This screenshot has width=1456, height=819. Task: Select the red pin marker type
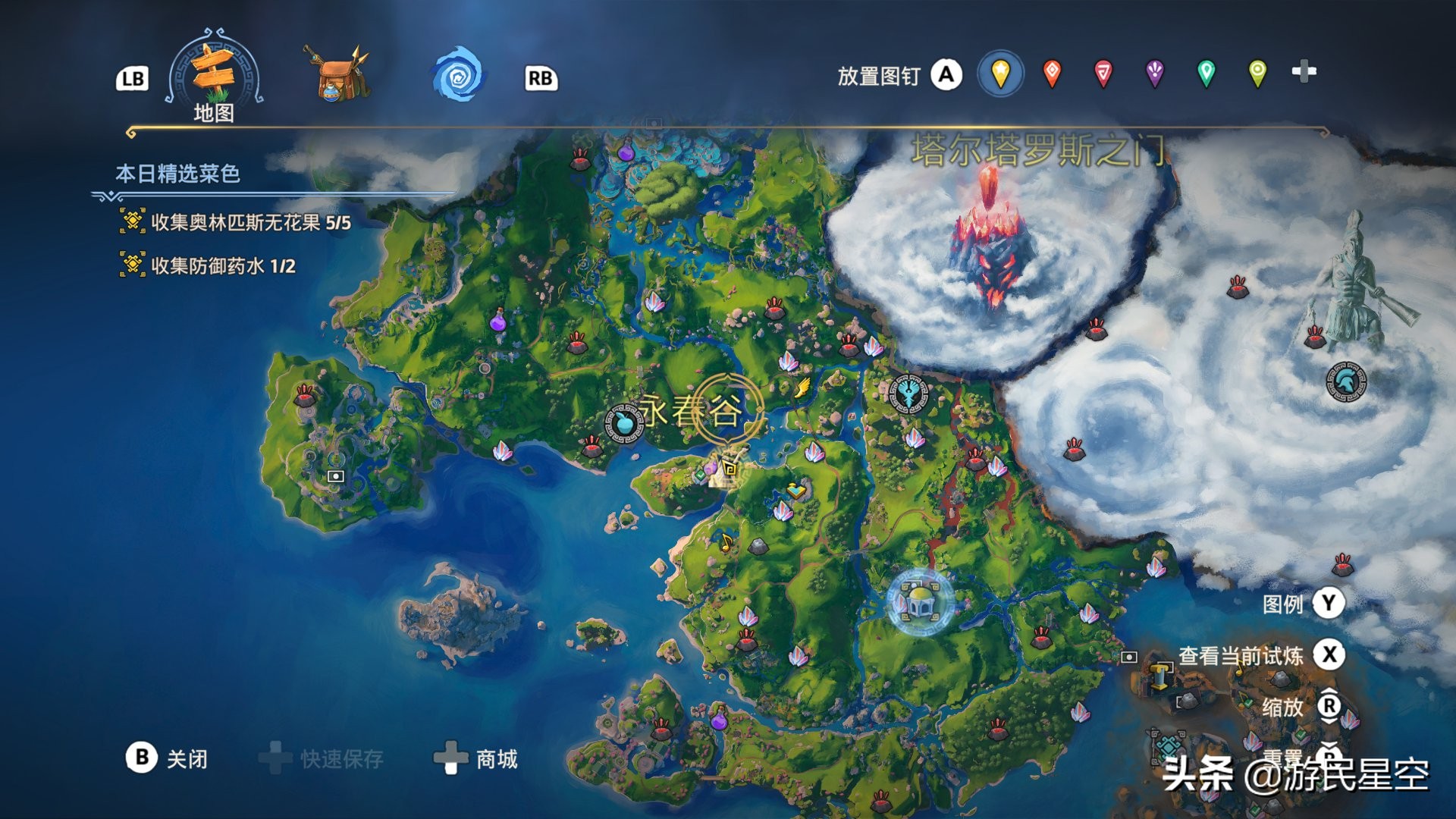point(1053,73)
